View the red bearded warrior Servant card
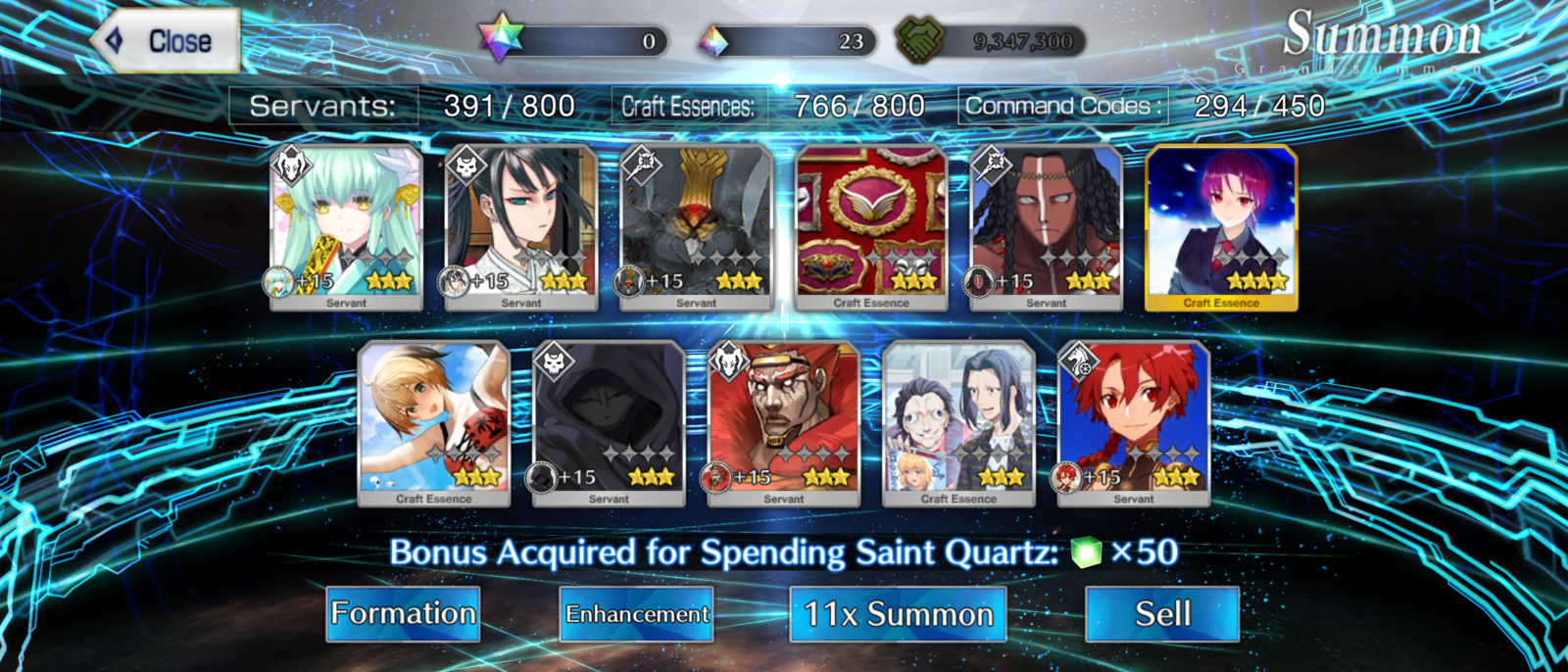The height and width of the screenshot is (672, 1568). click(x=784, y=423)
